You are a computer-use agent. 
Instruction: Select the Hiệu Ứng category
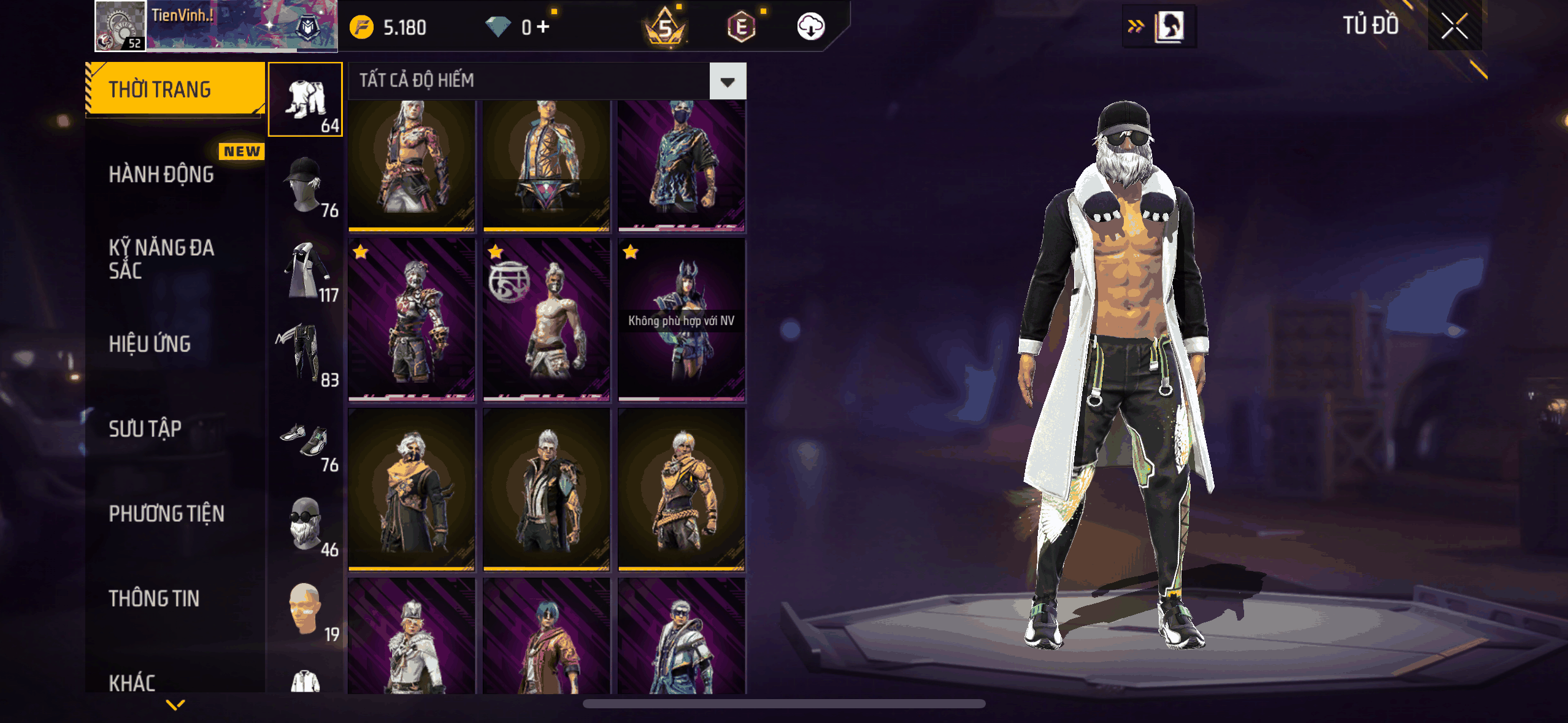pos(150,344)
